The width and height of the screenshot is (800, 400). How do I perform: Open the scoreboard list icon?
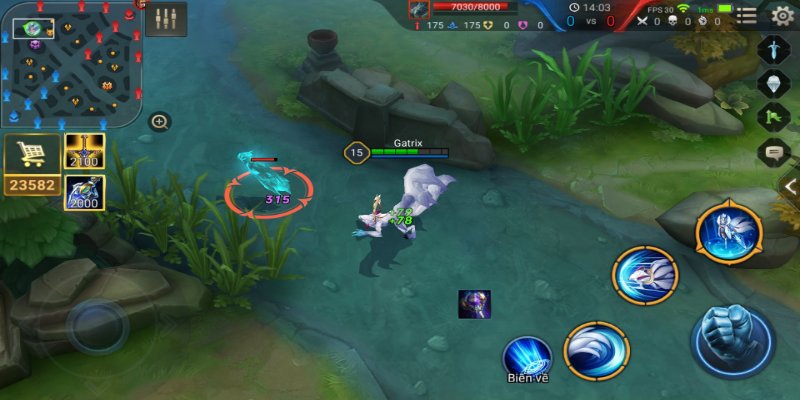point(747,15)
